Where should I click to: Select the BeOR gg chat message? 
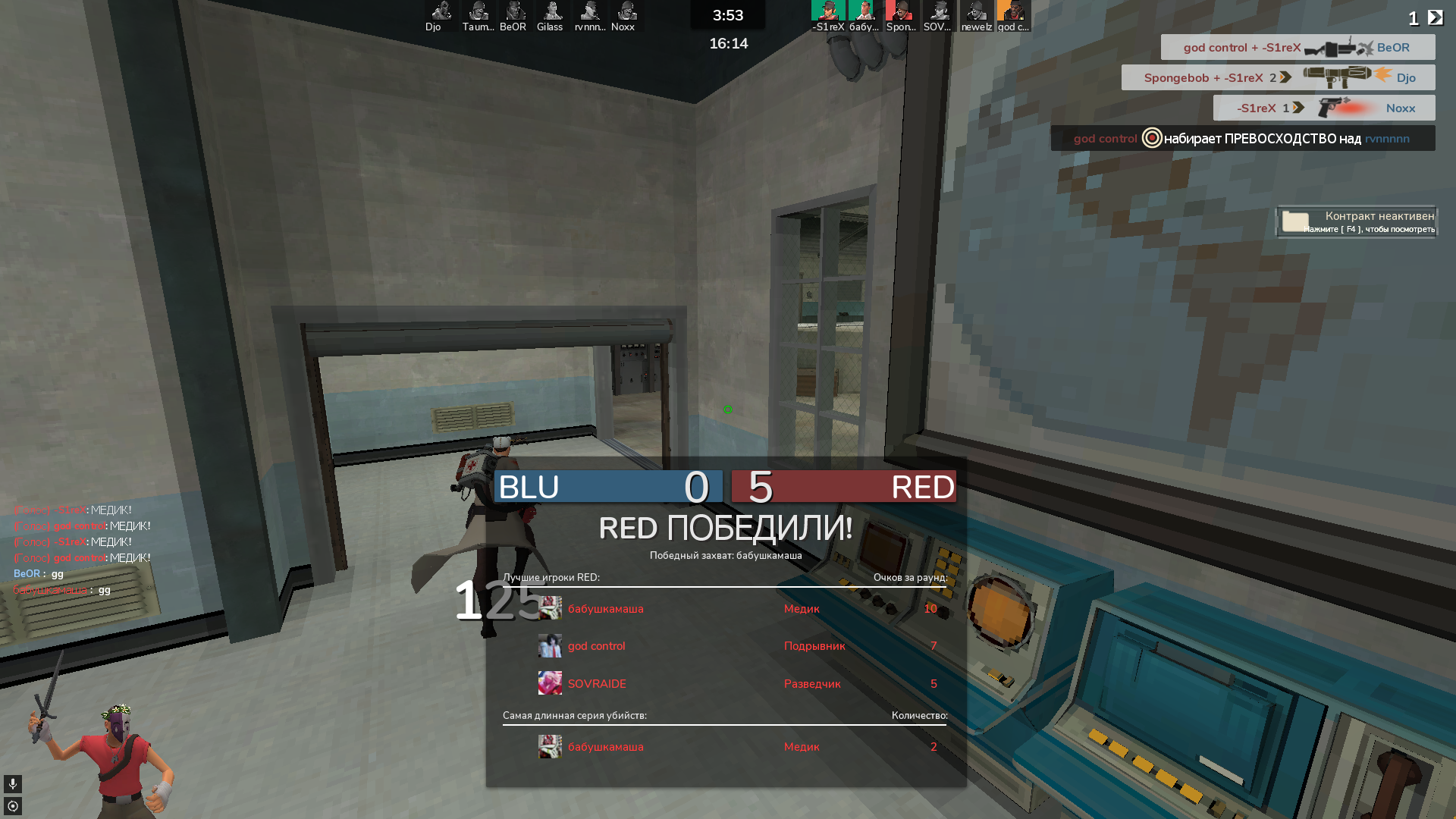point(39,574)
